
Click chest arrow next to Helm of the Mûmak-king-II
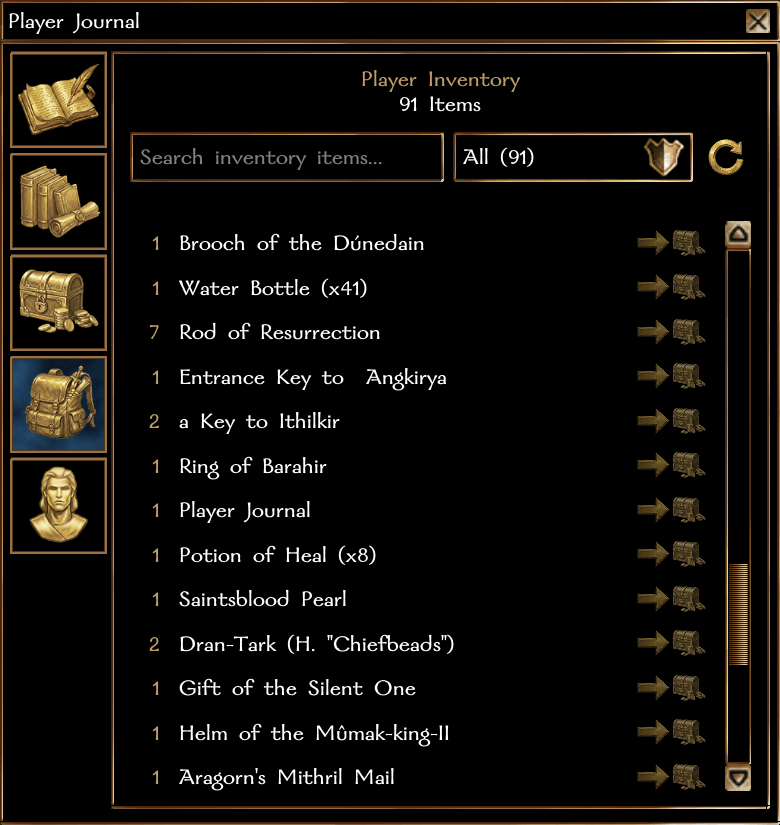coord(672,733)
